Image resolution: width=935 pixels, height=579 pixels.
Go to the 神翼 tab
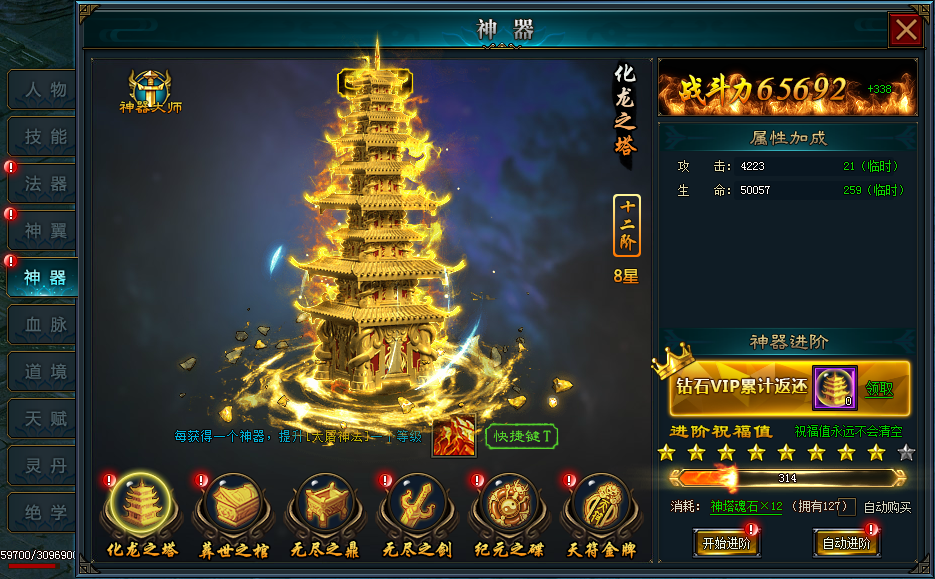(44, 231)
